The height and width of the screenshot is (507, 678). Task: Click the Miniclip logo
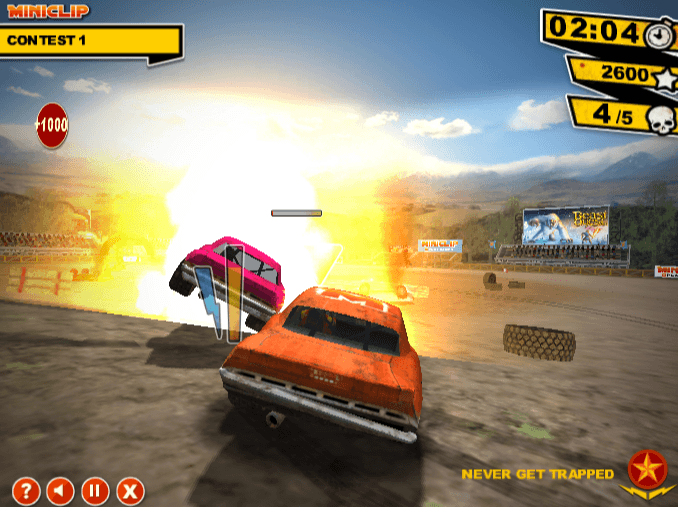[x=48, y=11]
